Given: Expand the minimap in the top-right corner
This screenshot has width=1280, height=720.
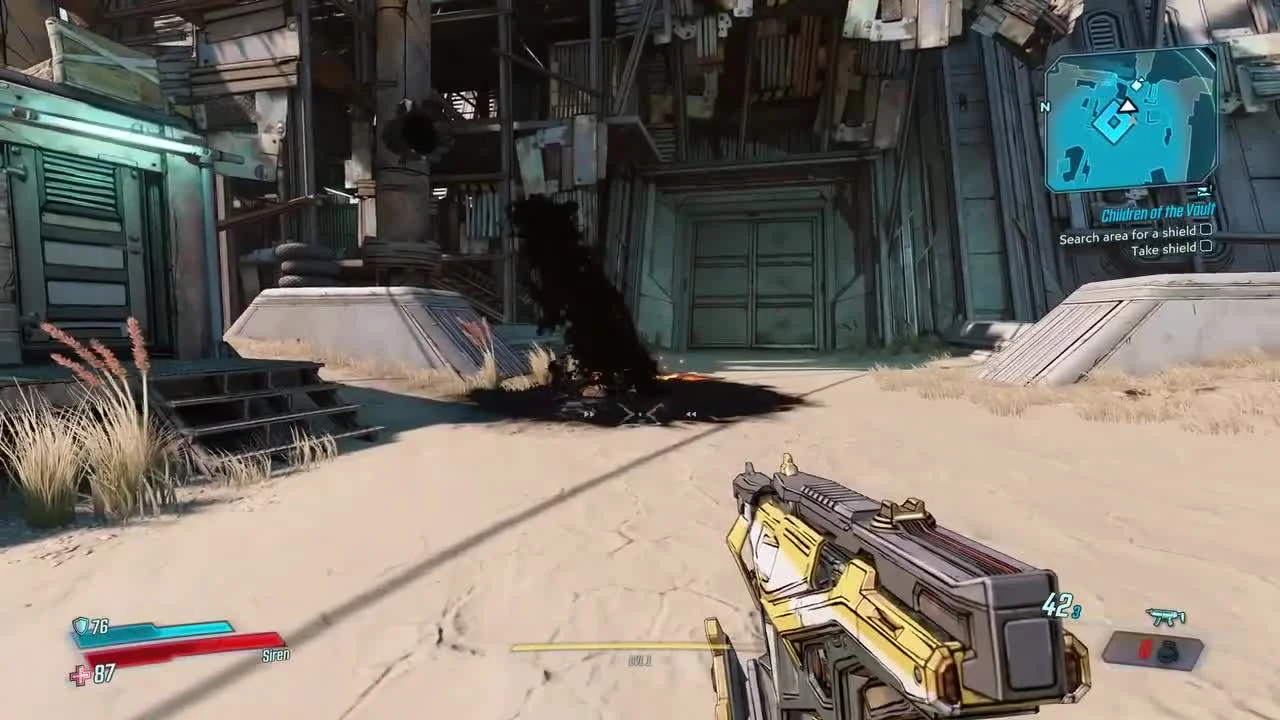Looking at the screenshot, I should 1130,120.
